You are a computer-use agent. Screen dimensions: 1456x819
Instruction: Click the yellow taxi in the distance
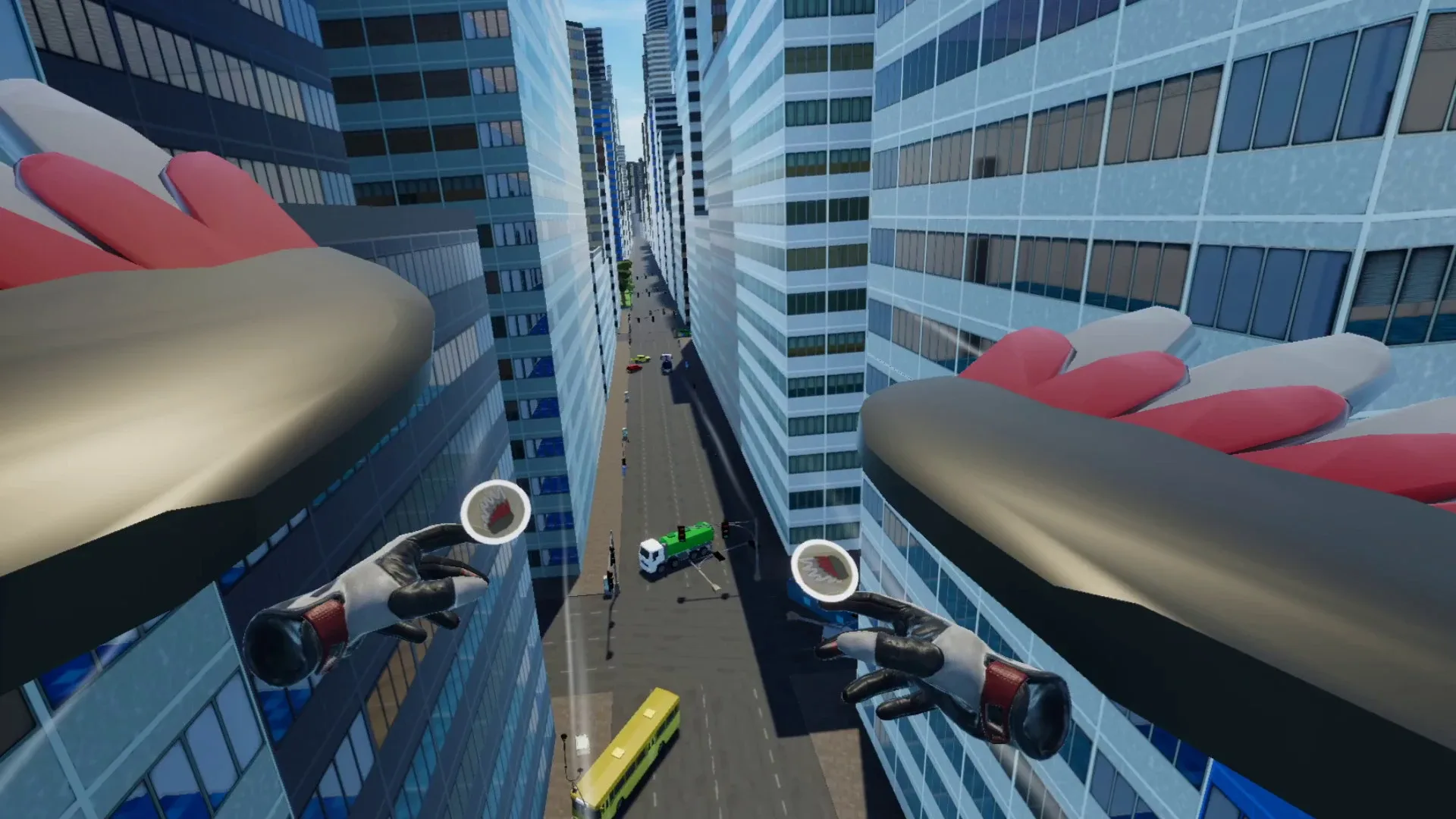click(641, 359)
